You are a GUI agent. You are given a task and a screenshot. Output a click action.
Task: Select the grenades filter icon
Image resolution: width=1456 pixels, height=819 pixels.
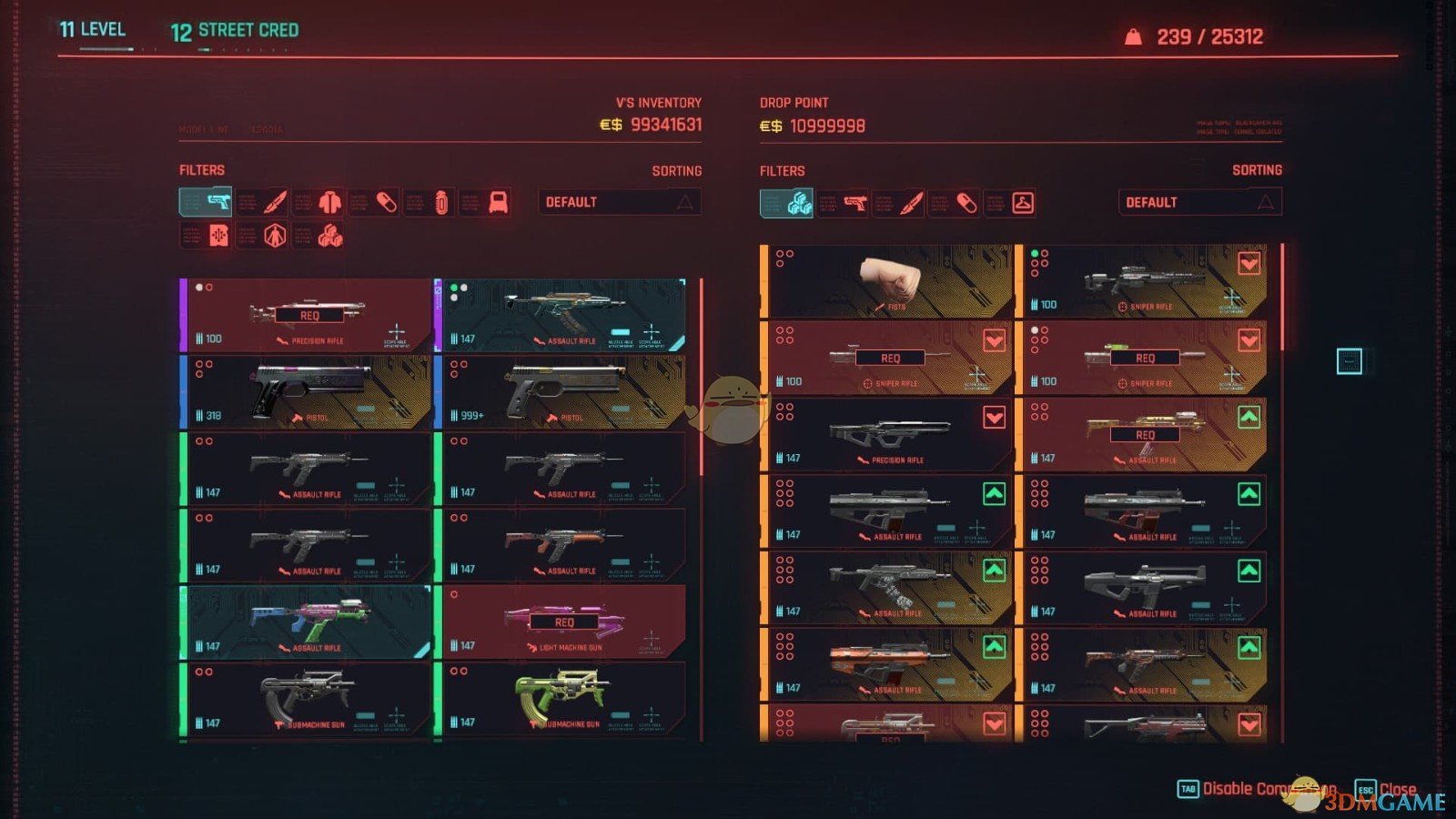(441, 201)
